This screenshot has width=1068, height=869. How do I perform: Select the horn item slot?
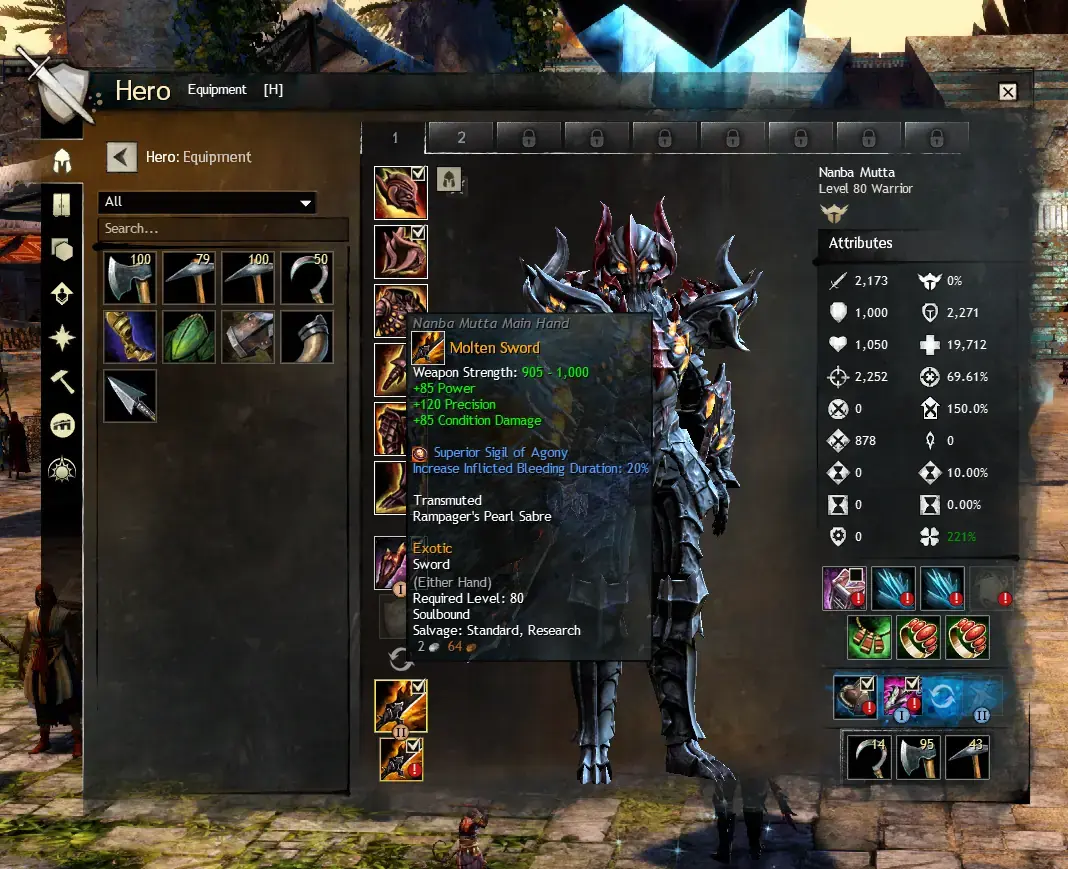pos(307,337)
